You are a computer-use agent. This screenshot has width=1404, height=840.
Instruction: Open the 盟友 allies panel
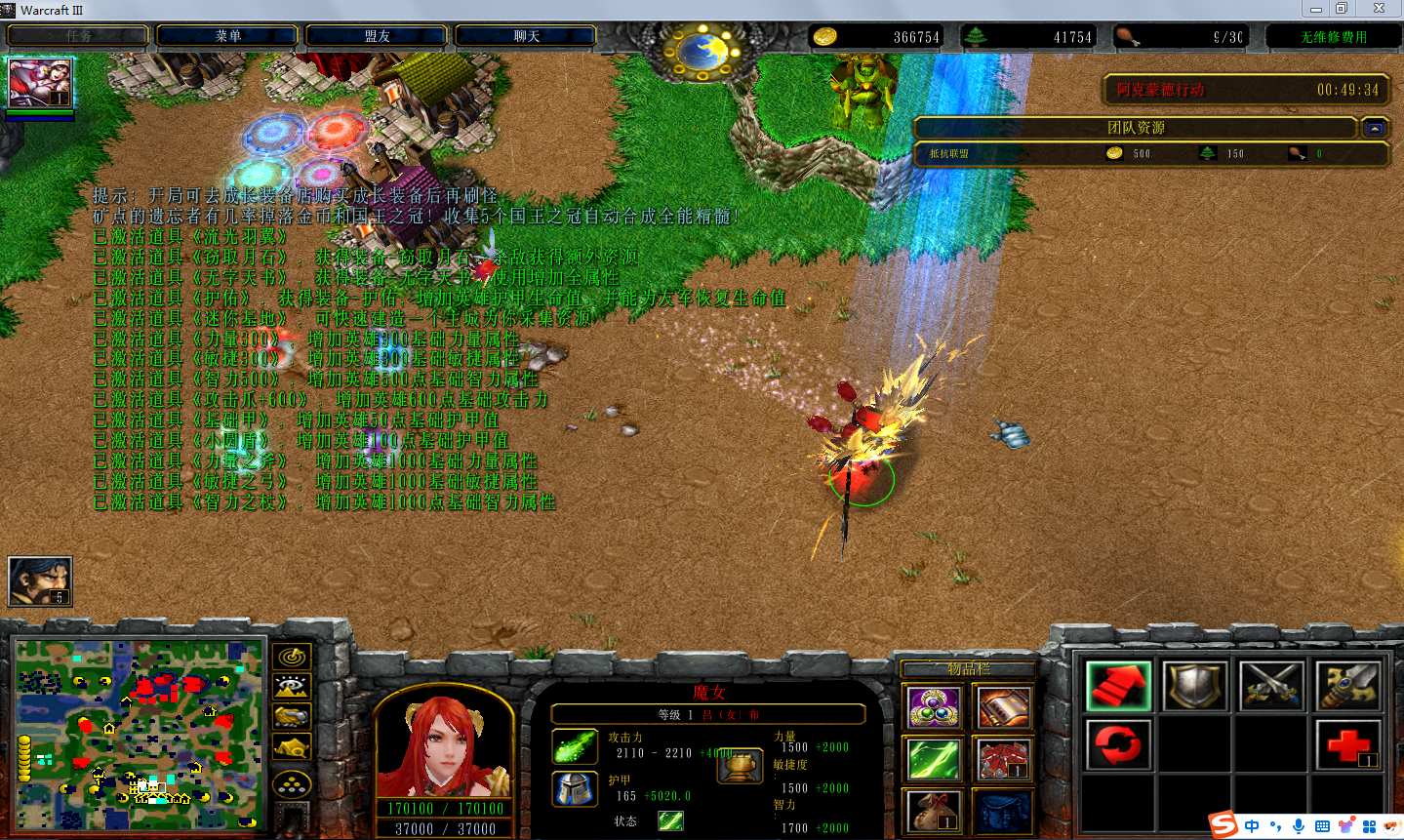click(x=377, y=36)
